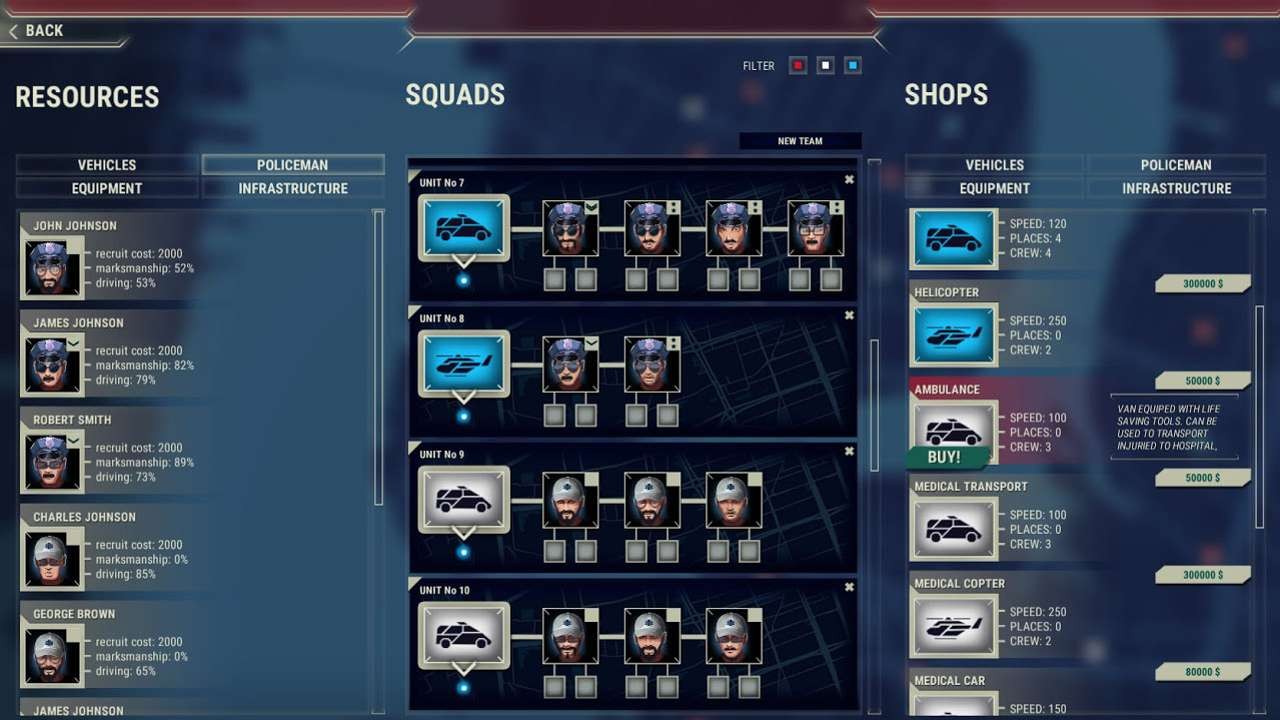Open the Shops Policeman tab
The height and width of the screenshot is (720, 1280).
[1176, 165]
